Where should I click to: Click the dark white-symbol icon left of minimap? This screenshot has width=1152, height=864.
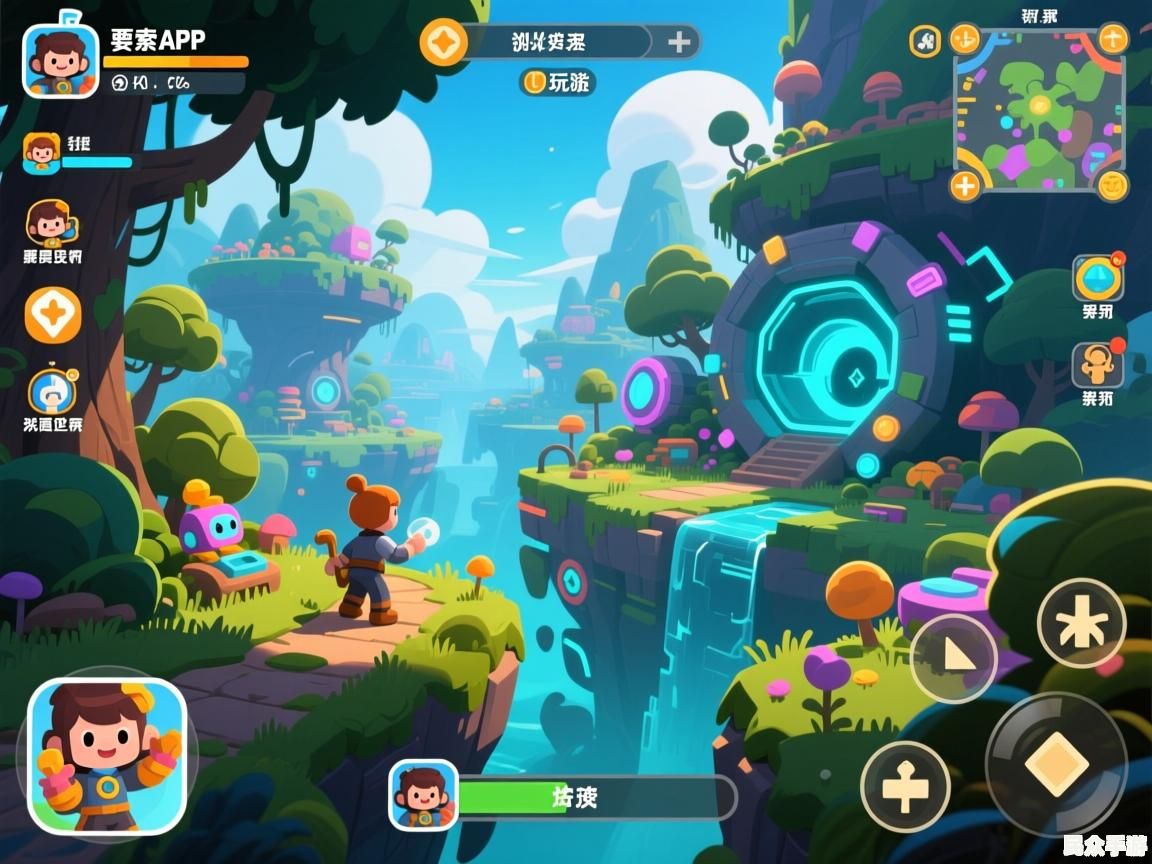point(926,41)
